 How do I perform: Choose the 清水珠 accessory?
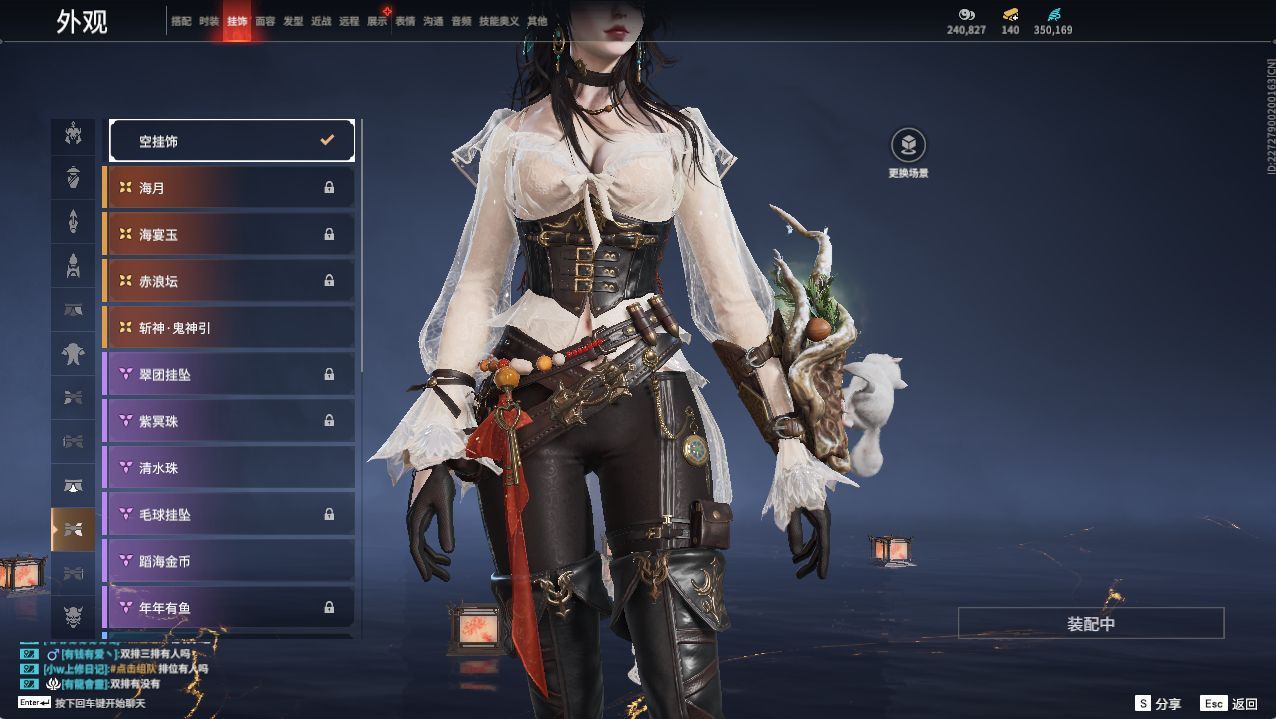[229, 468]
